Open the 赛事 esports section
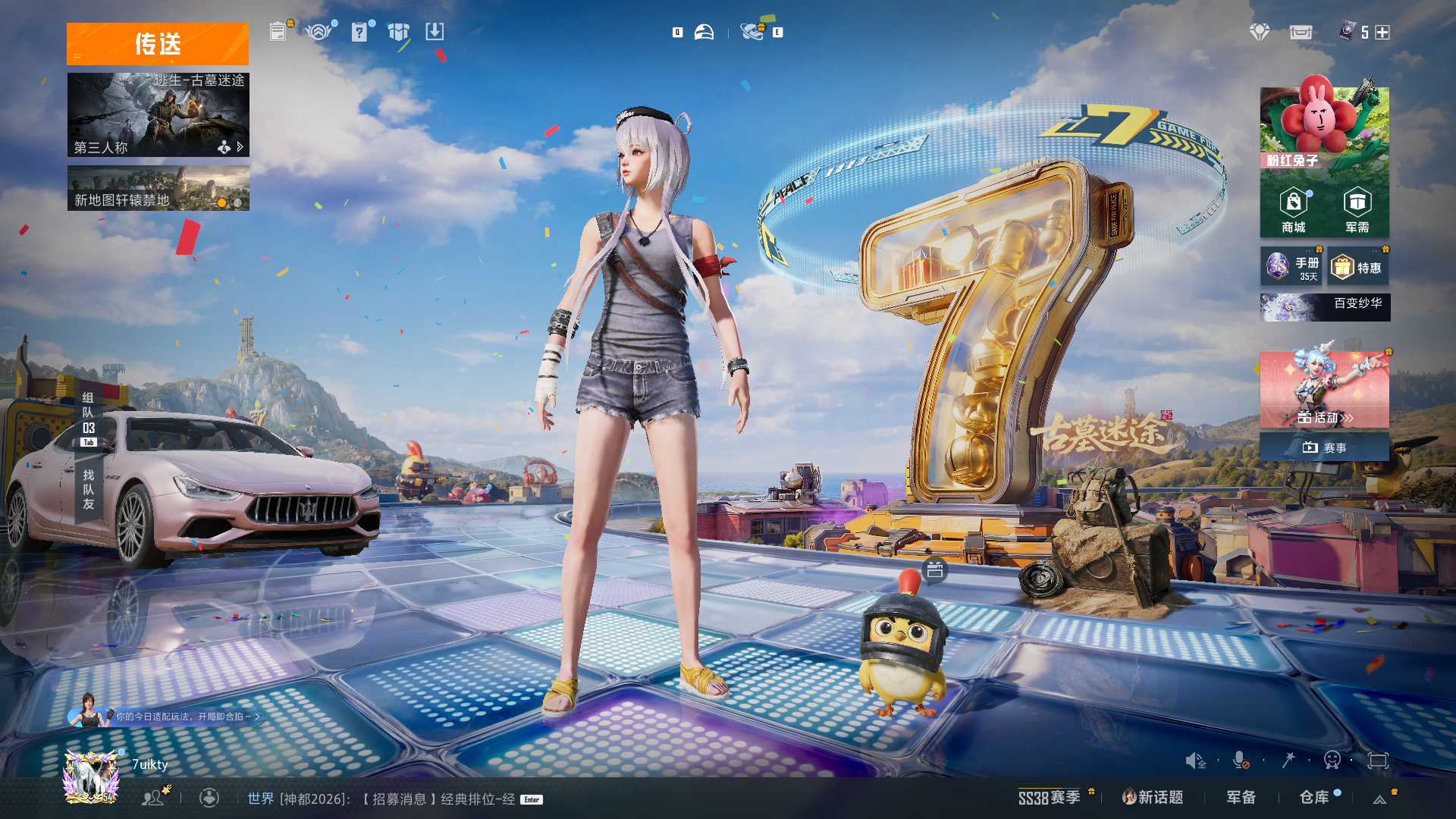 pyautogui.click(x=1324, y=447)
